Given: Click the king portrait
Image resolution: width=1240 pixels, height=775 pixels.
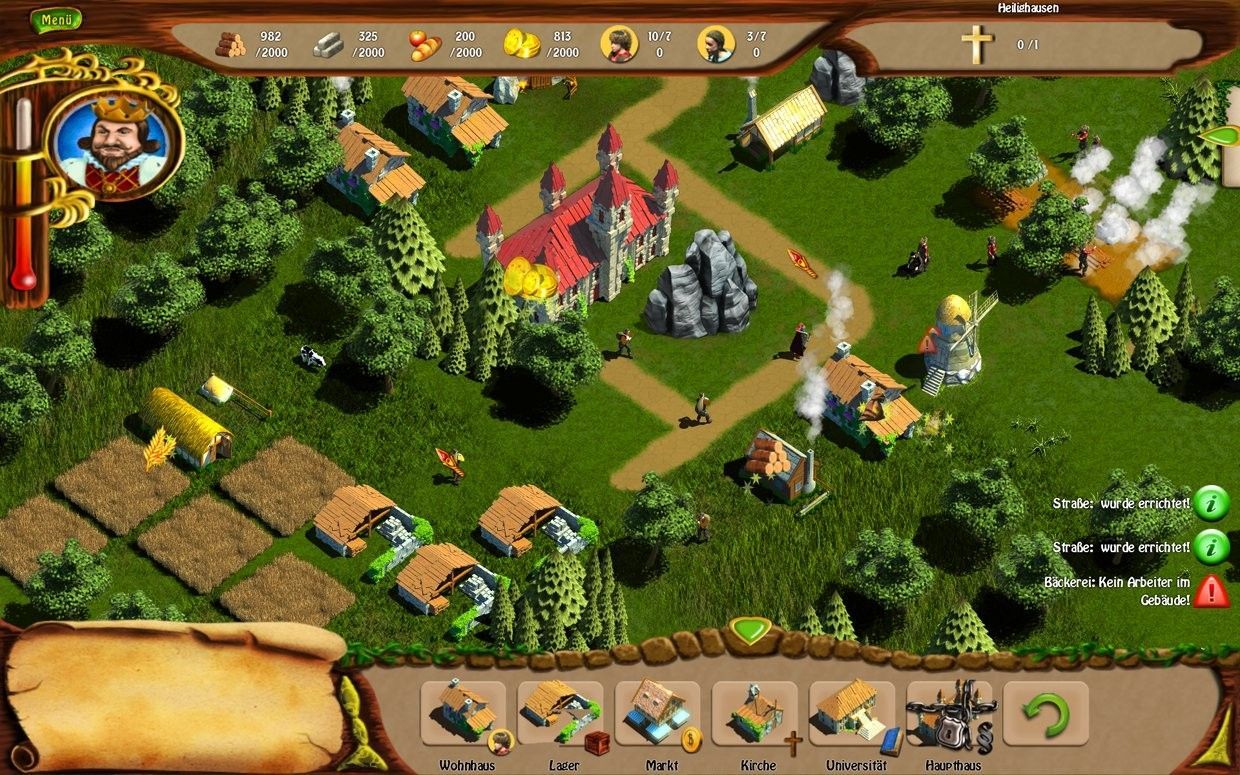Looking at the screenshot, I should [x=115, y=139].
